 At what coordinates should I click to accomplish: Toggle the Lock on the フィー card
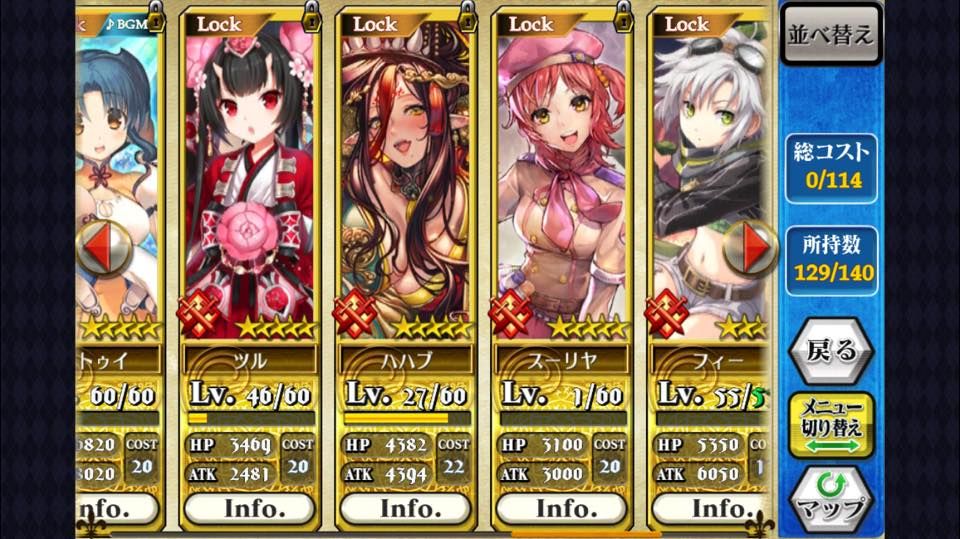pyautogui.click(x=690, y=24)
